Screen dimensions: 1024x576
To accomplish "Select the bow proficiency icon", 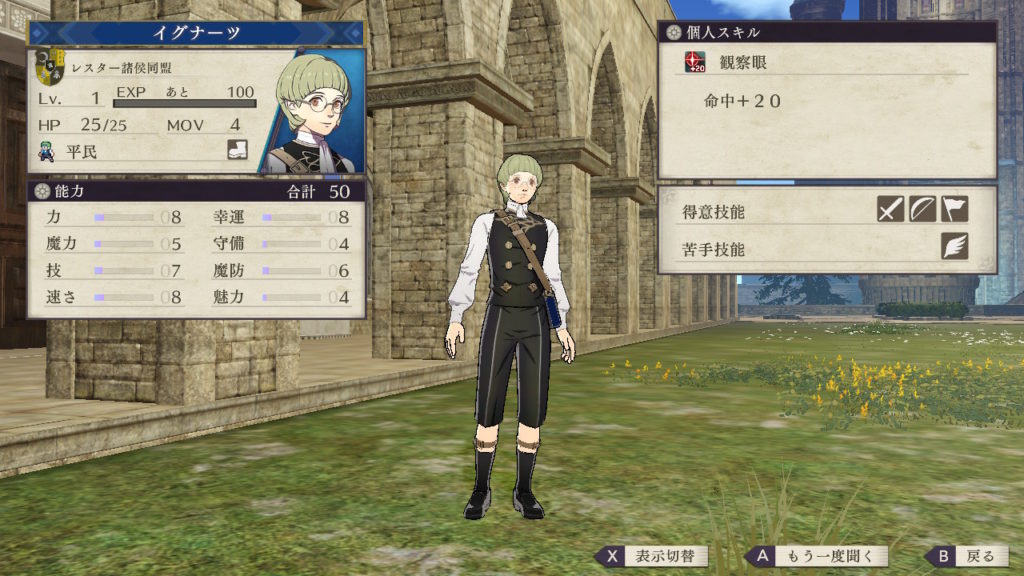I will click(x=922, y=208).
